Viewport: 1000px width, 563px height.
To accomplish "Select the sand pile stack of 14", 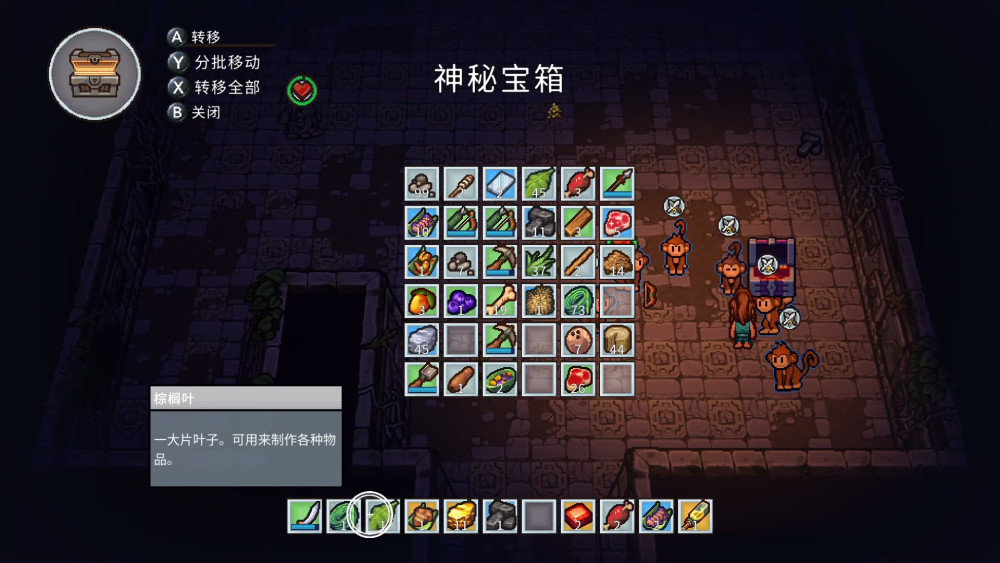I will (617, 261).
